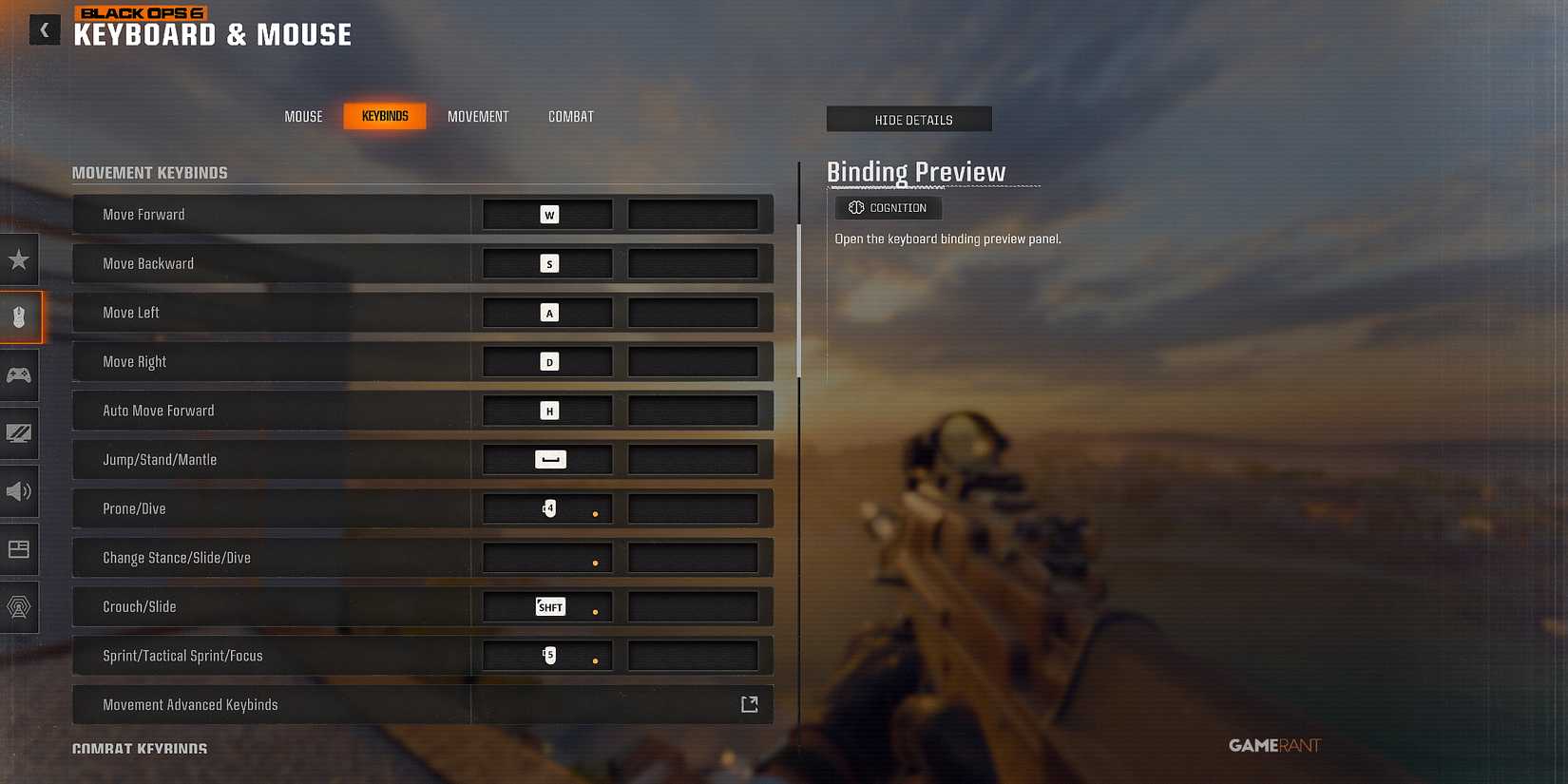Select the star favorites icon in sidebar
This screenshot has height=784, width=1568.
(20, 259)
